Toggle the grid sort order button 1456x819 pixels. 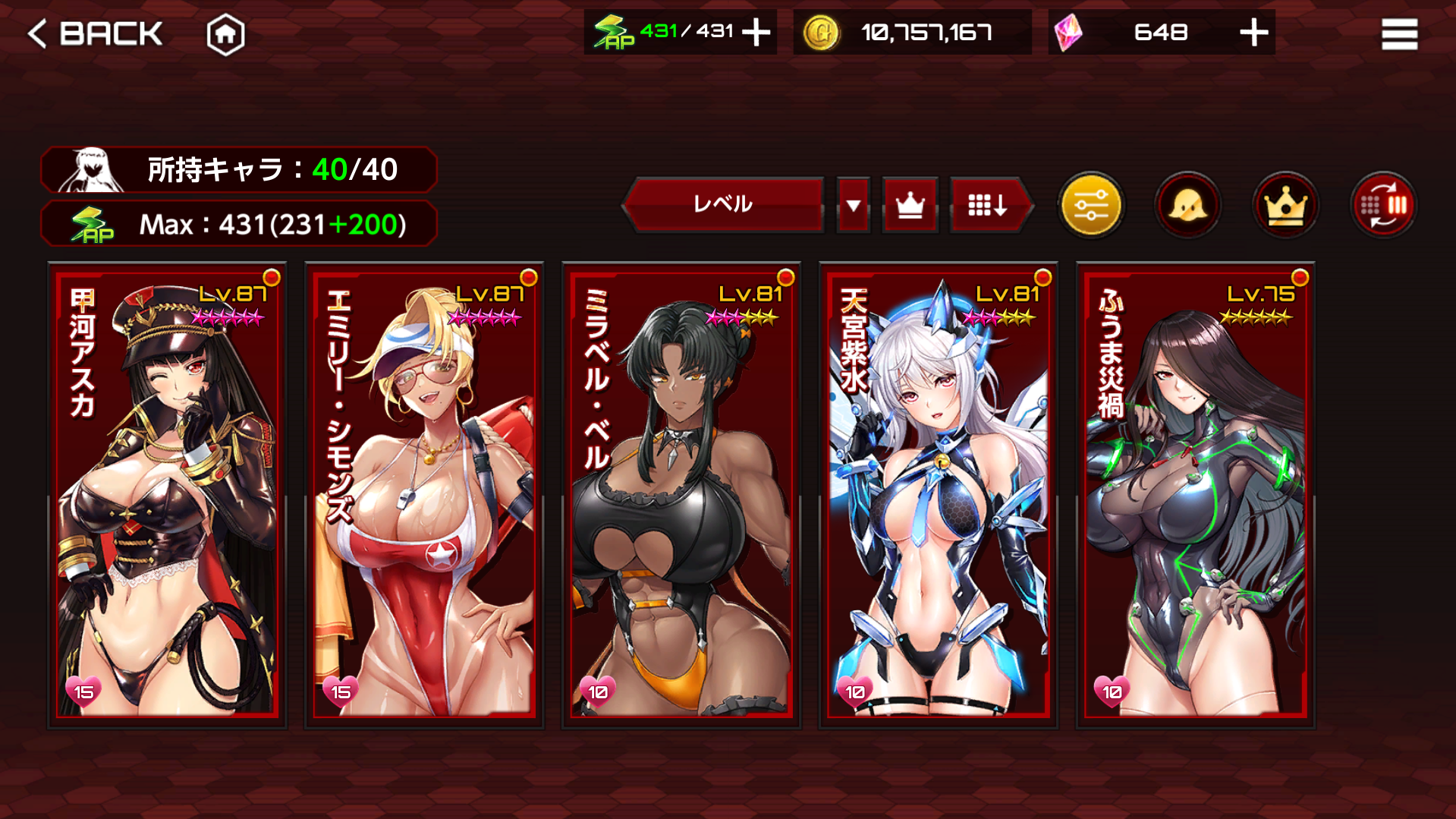click(x=987, y=205)
